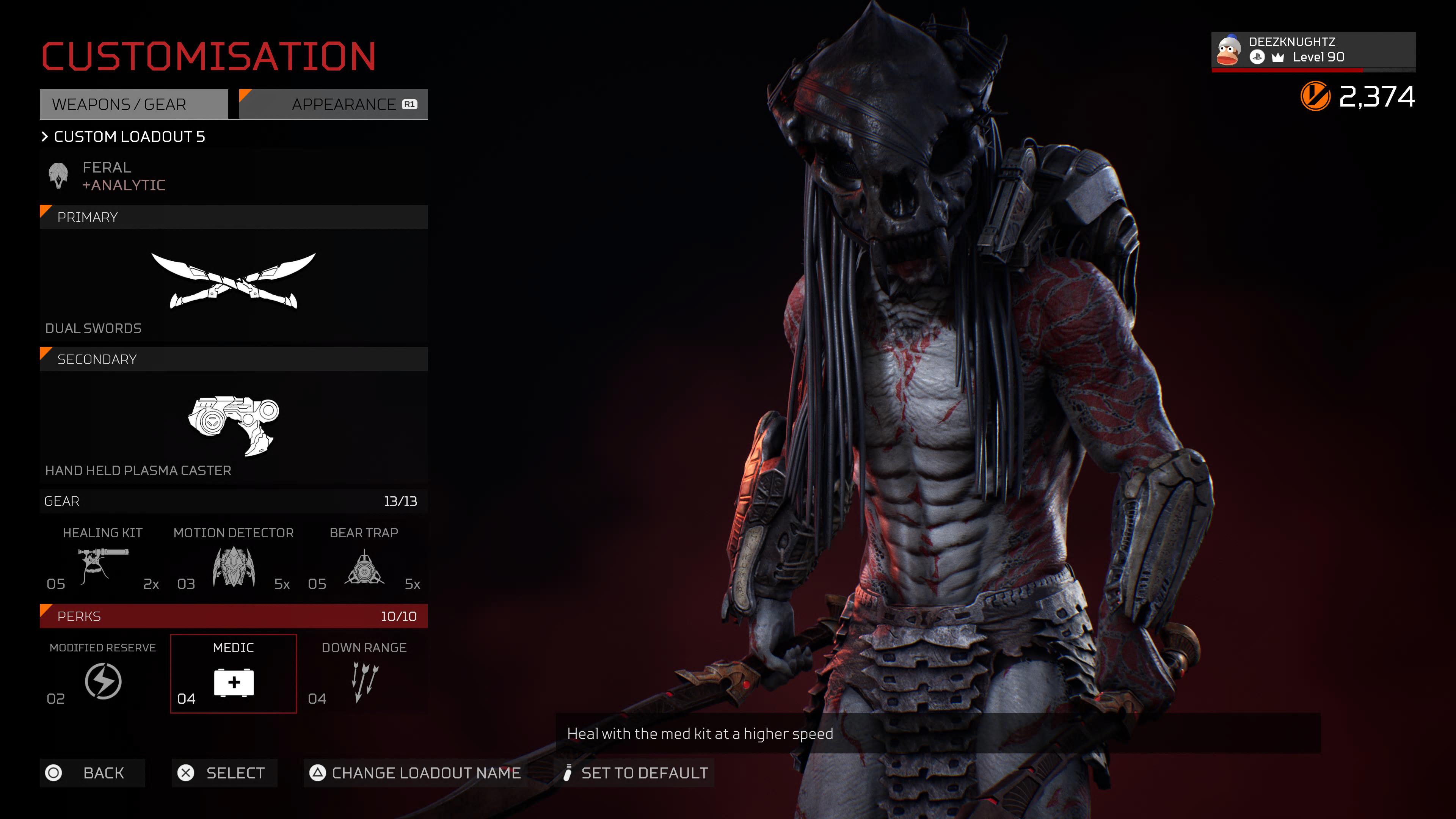Set the loadout to default
Screen dimensions: 1456x819
coord(637,773)
